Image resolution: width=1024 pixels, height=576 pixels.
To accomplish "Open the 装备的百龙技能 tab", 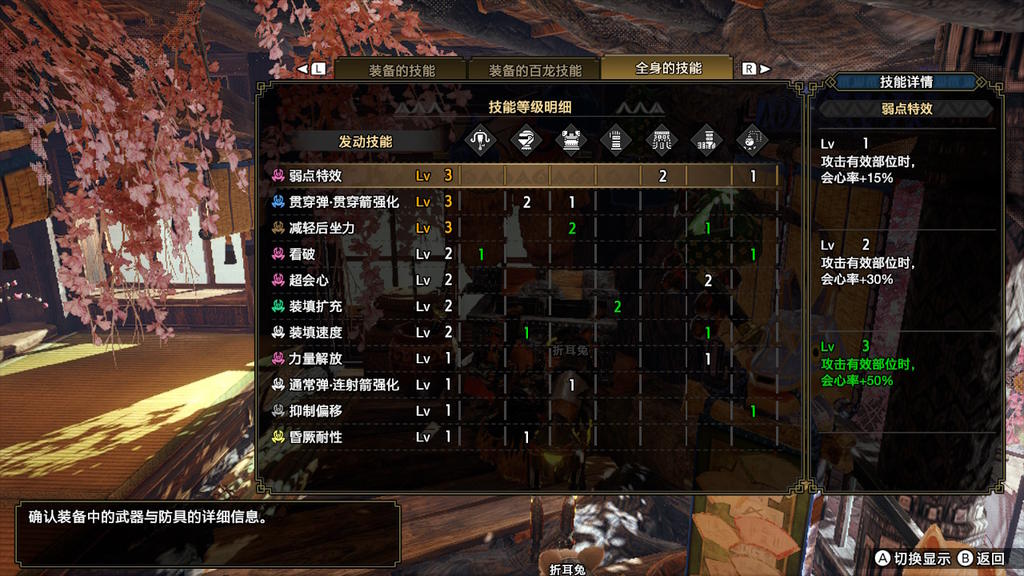I will click(534, 70).
